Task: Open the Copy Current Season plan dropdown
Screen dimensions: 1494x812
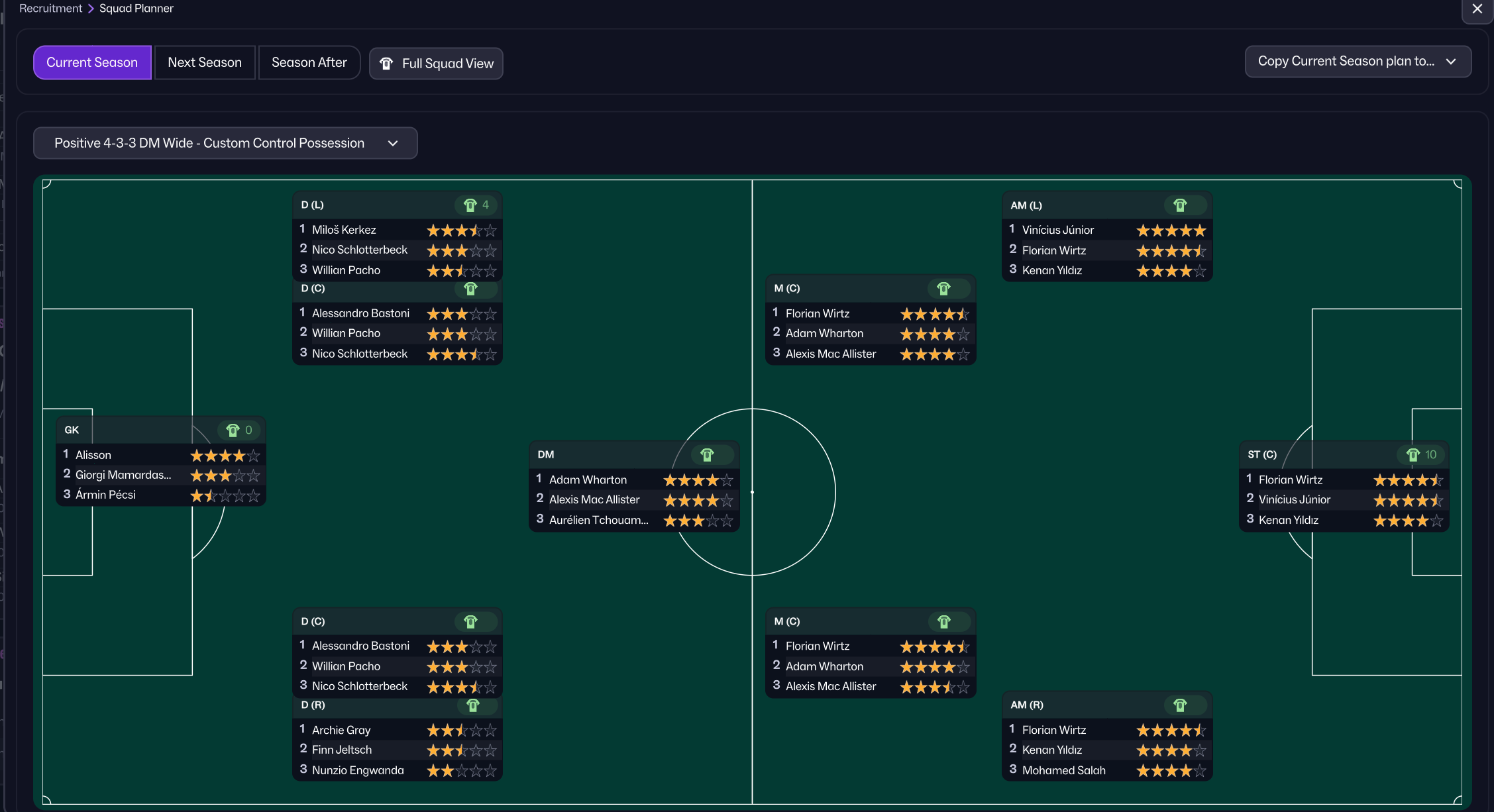Action: pyautogui.click(x=1358, y=62)
